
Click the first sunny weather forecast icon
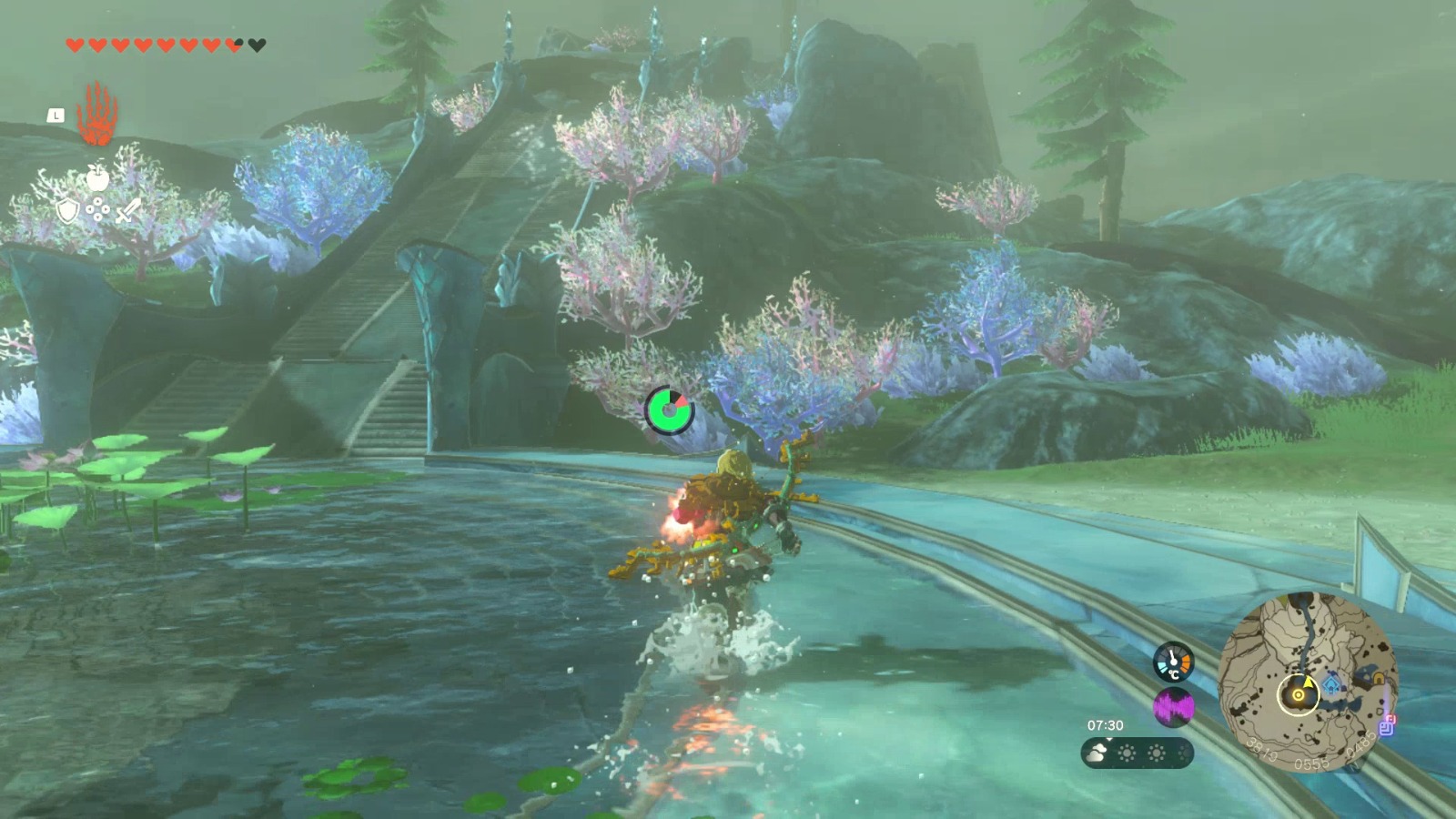[x=1127, y=754]
